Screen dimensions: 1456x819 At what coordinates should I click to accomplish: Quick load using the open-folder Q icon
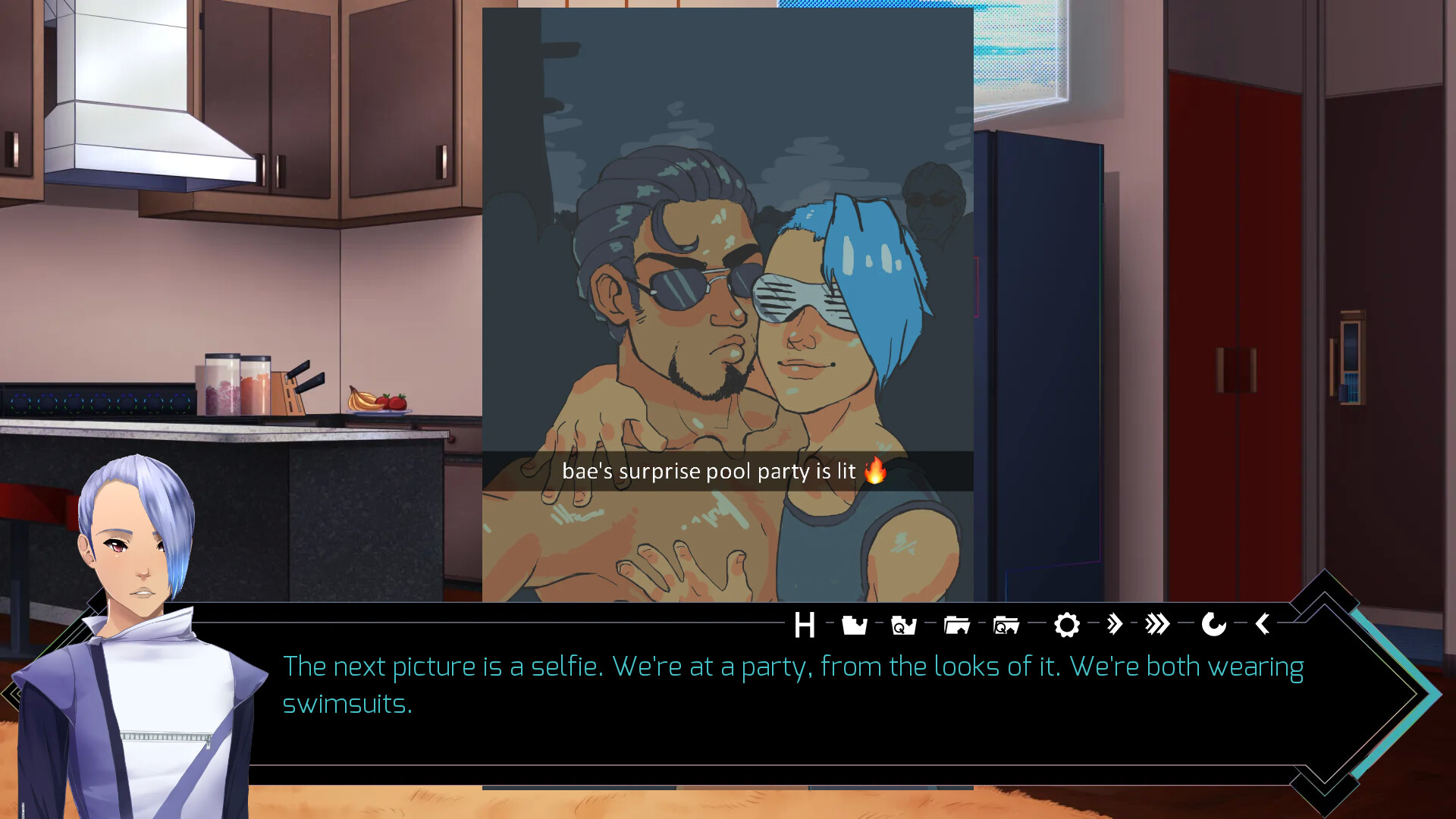pos(1006,626)
